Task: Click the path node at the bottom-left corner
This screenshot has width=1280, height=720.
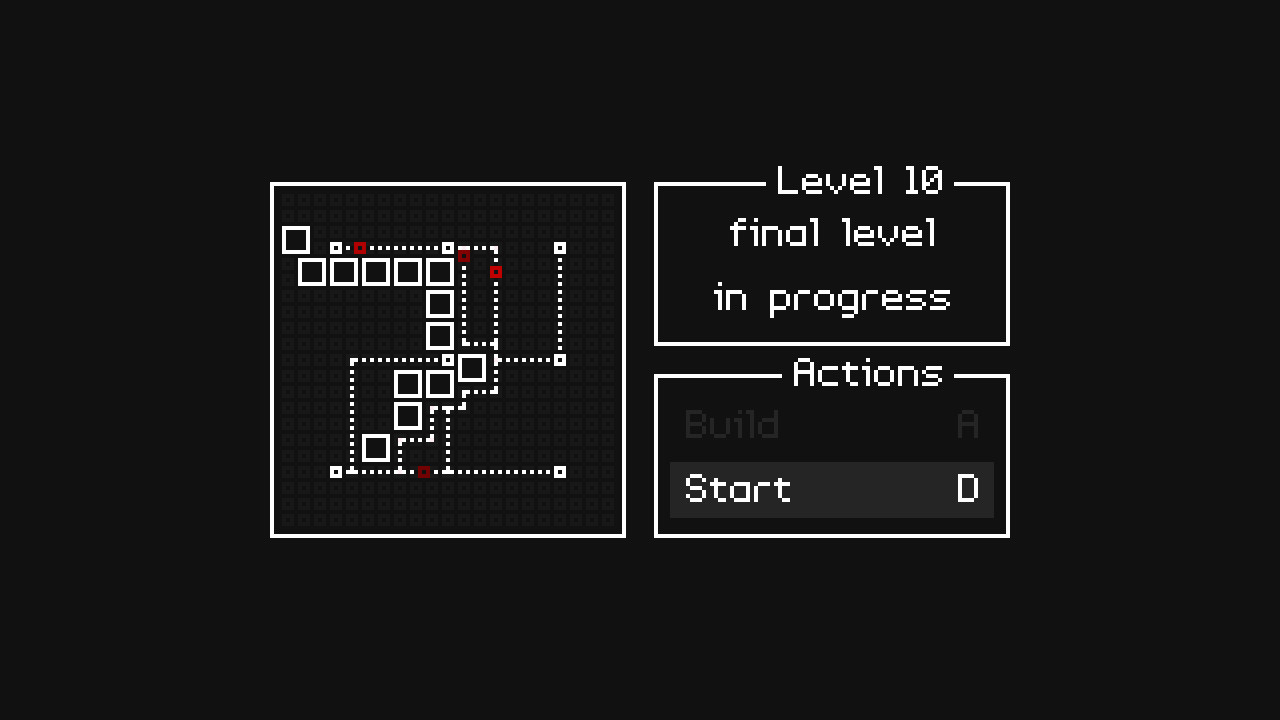Action: (335, 470)
